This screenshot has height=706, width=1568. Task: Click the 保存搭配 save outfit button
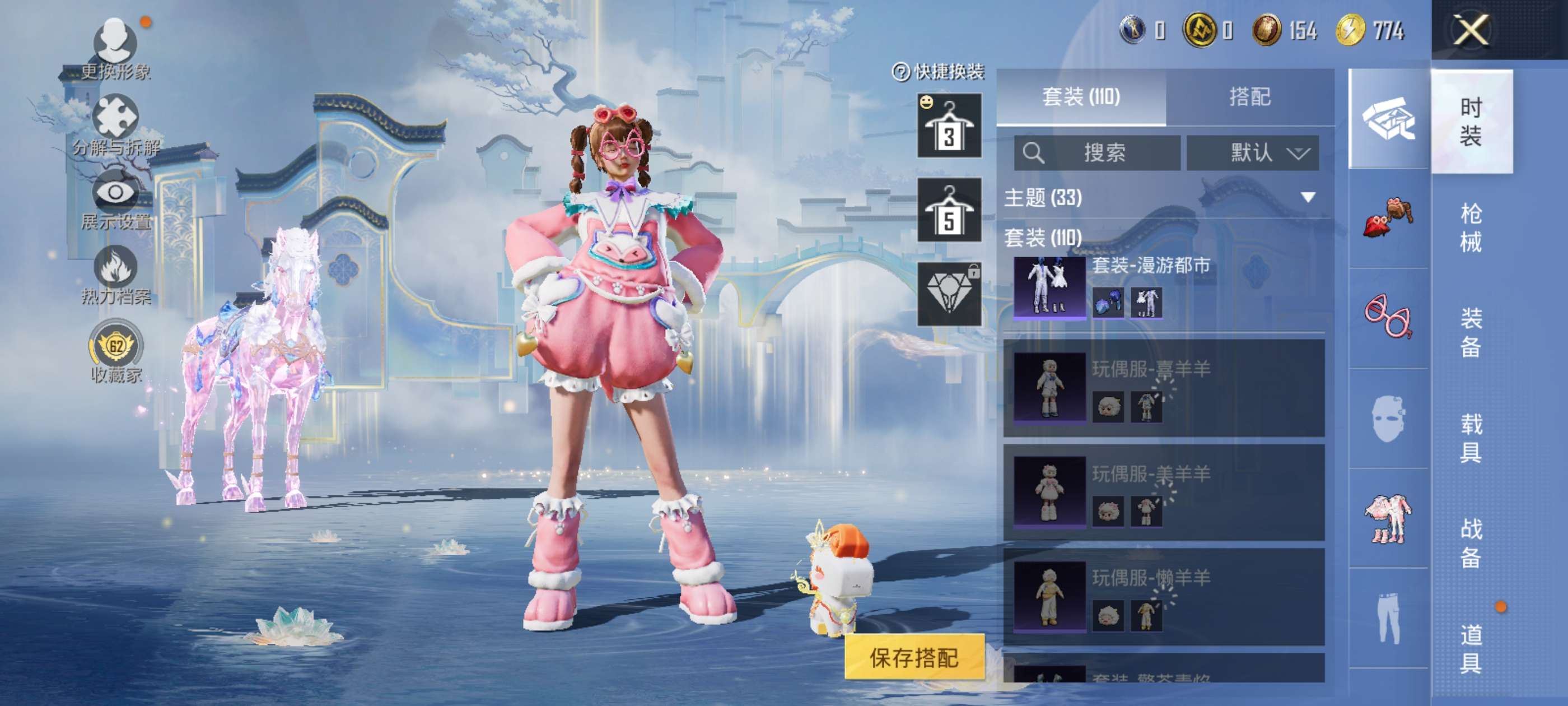[x=914, y=657]
